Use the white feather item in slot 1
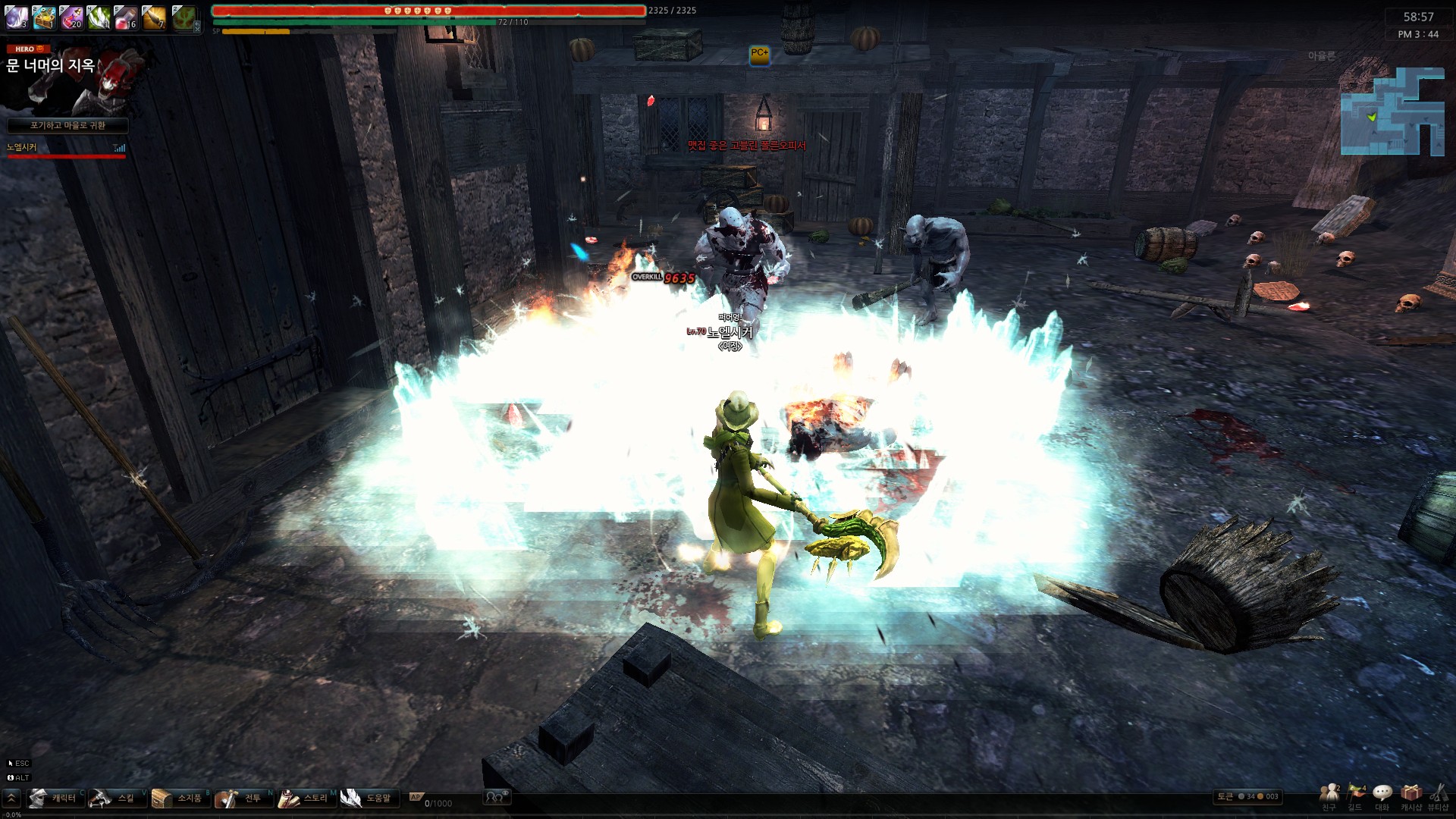1456x819 pixels. pyautogui.click(x=16, y=17)
